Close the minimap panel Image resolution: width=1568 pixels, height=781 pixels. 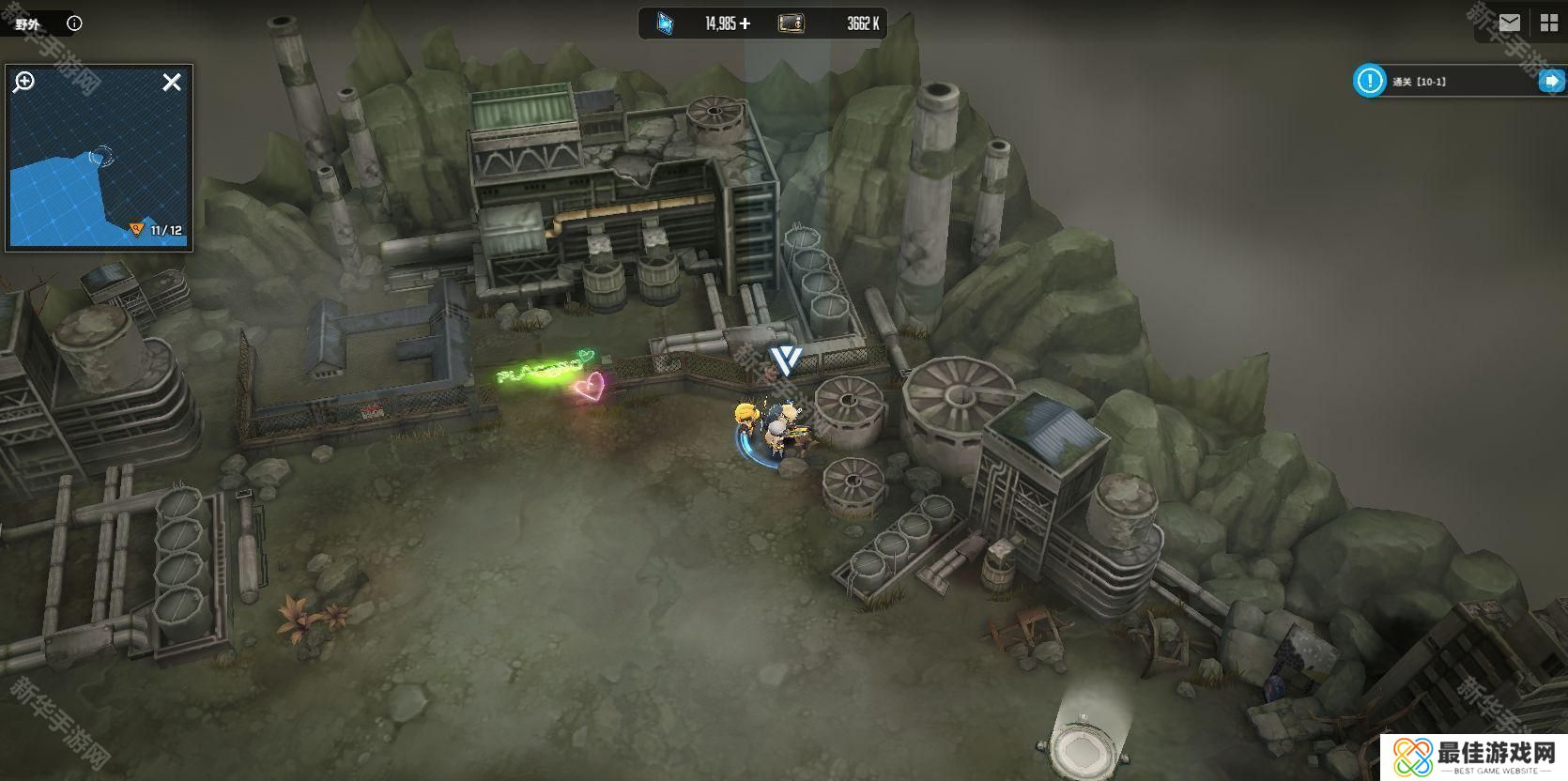click(x=172, y=83)
